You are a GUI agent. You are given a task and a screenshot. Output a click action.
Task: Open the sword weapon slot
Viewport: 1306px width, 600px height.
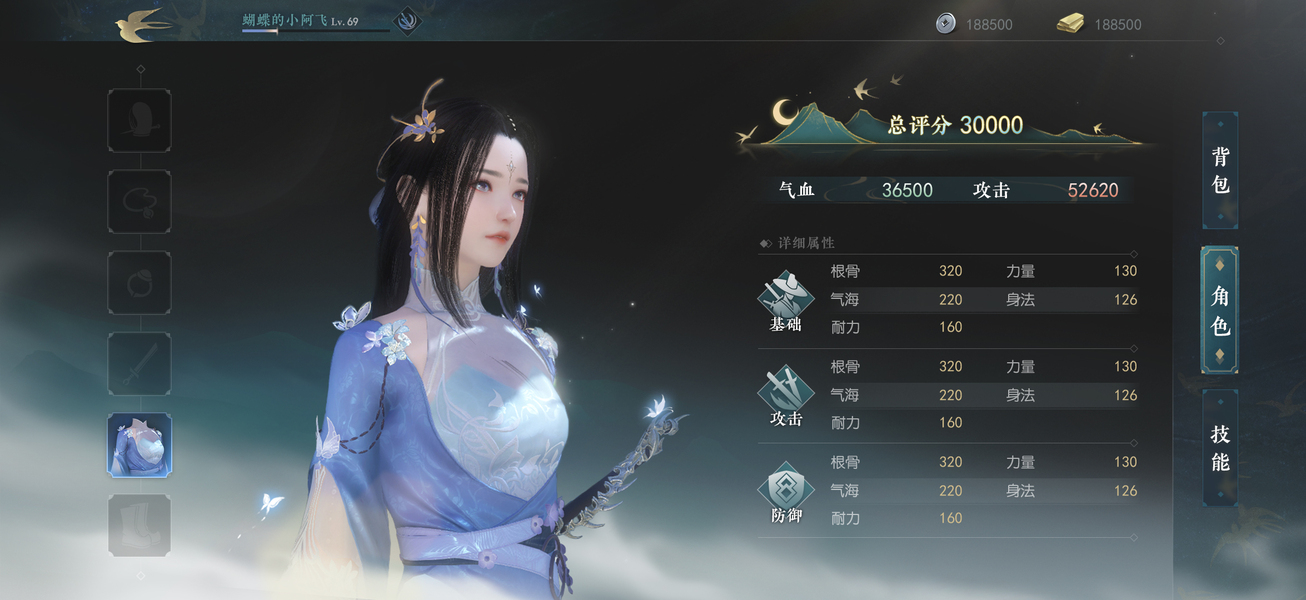click(x=140, y=364)
